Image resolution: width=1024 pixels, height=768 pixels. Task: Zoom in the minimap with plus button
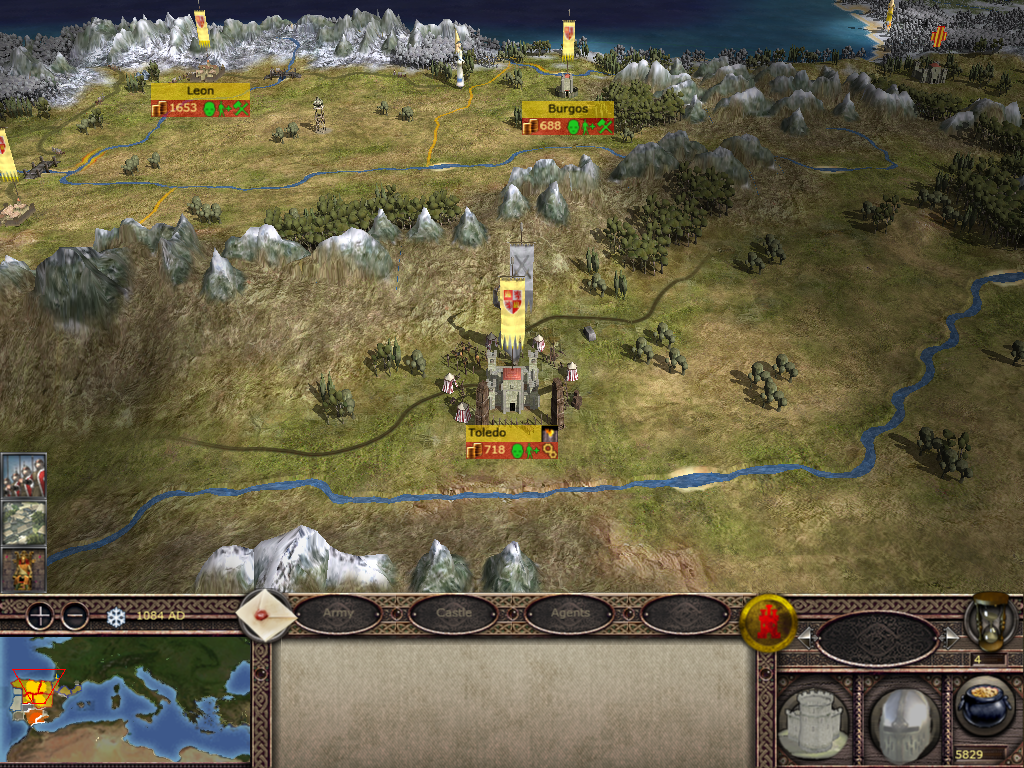click(x=40, y=615)
